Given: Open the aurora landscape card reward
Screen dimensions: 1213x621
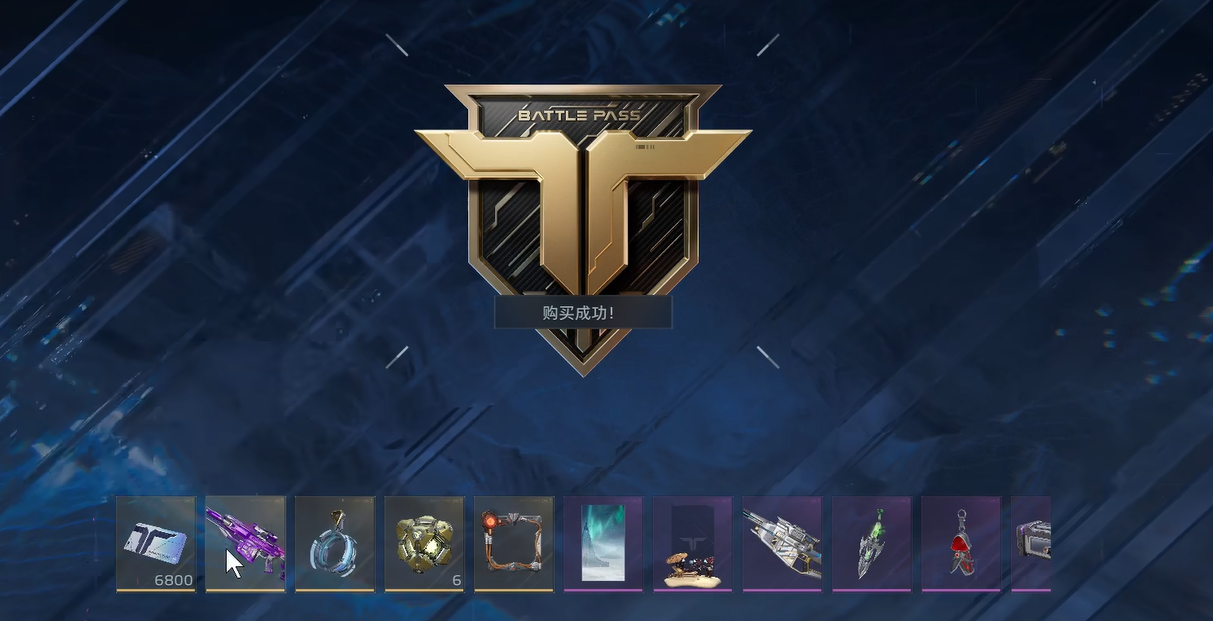Looking at the screenshot, I should coord(603,543).
